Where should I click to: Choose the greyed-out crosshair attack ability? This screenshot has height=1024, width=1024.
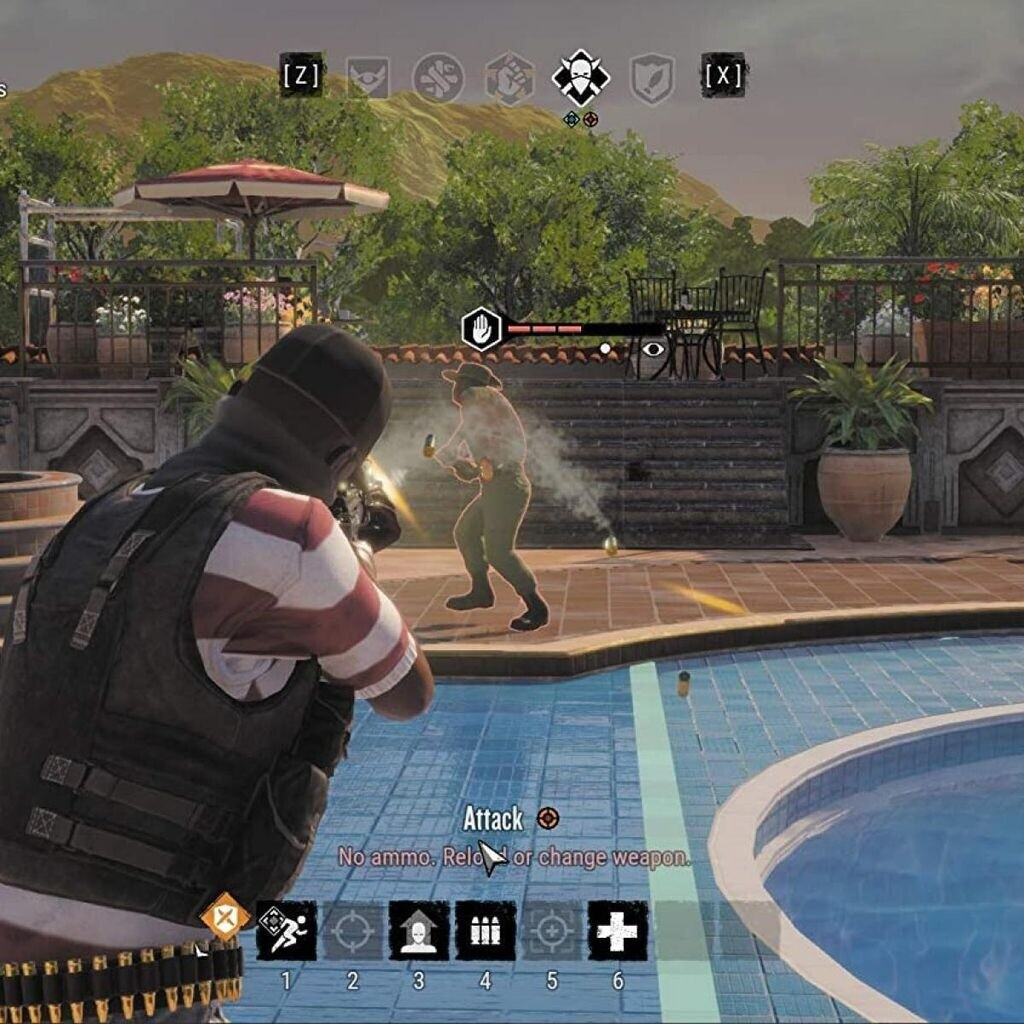pos(352,930)
